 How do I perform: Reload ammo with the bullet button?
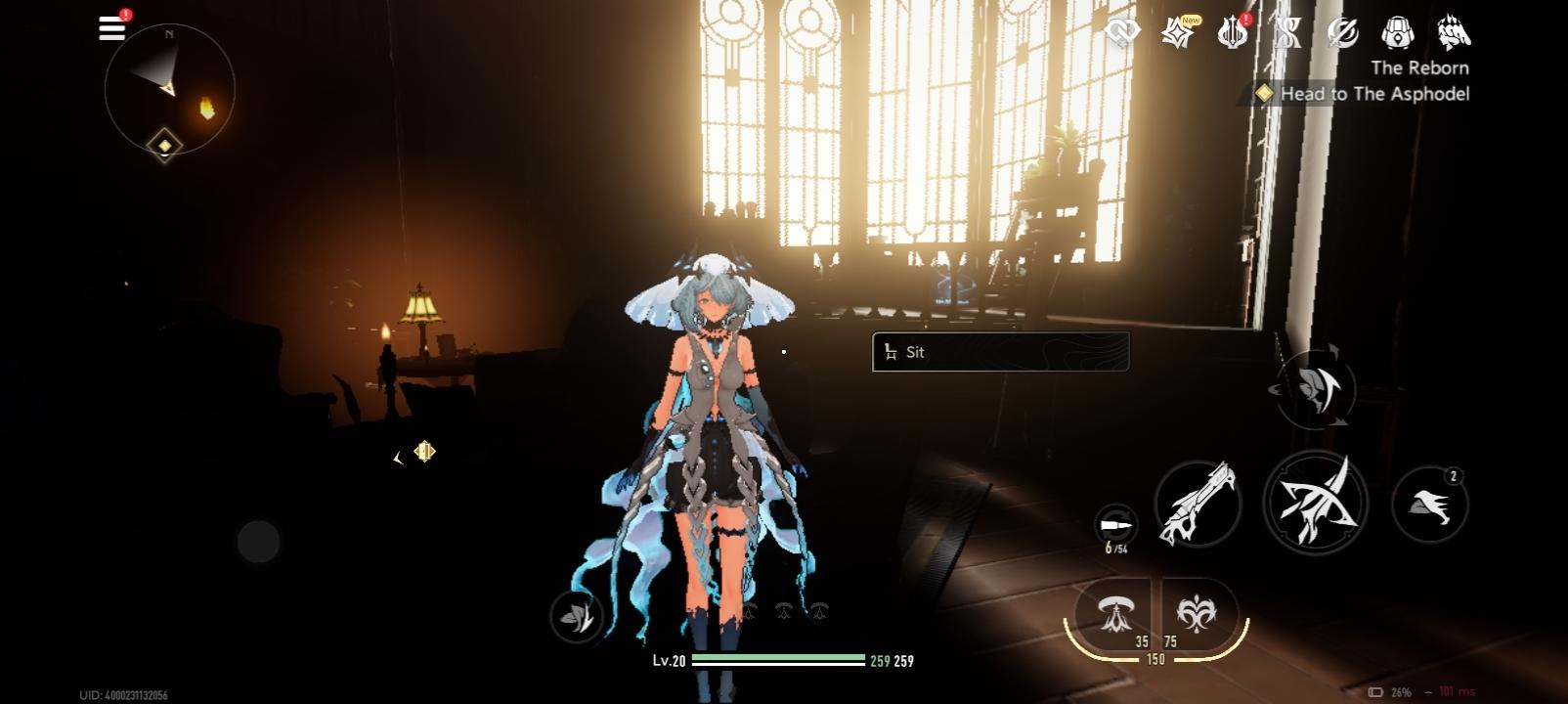coord(1115,527)
